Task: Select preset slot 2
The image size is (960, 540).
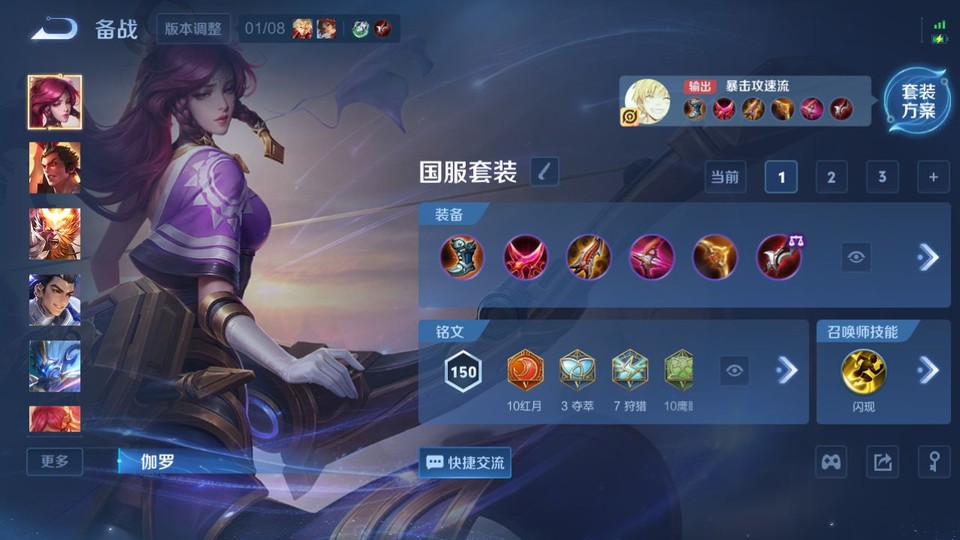Action: click(x=831, y=177)
